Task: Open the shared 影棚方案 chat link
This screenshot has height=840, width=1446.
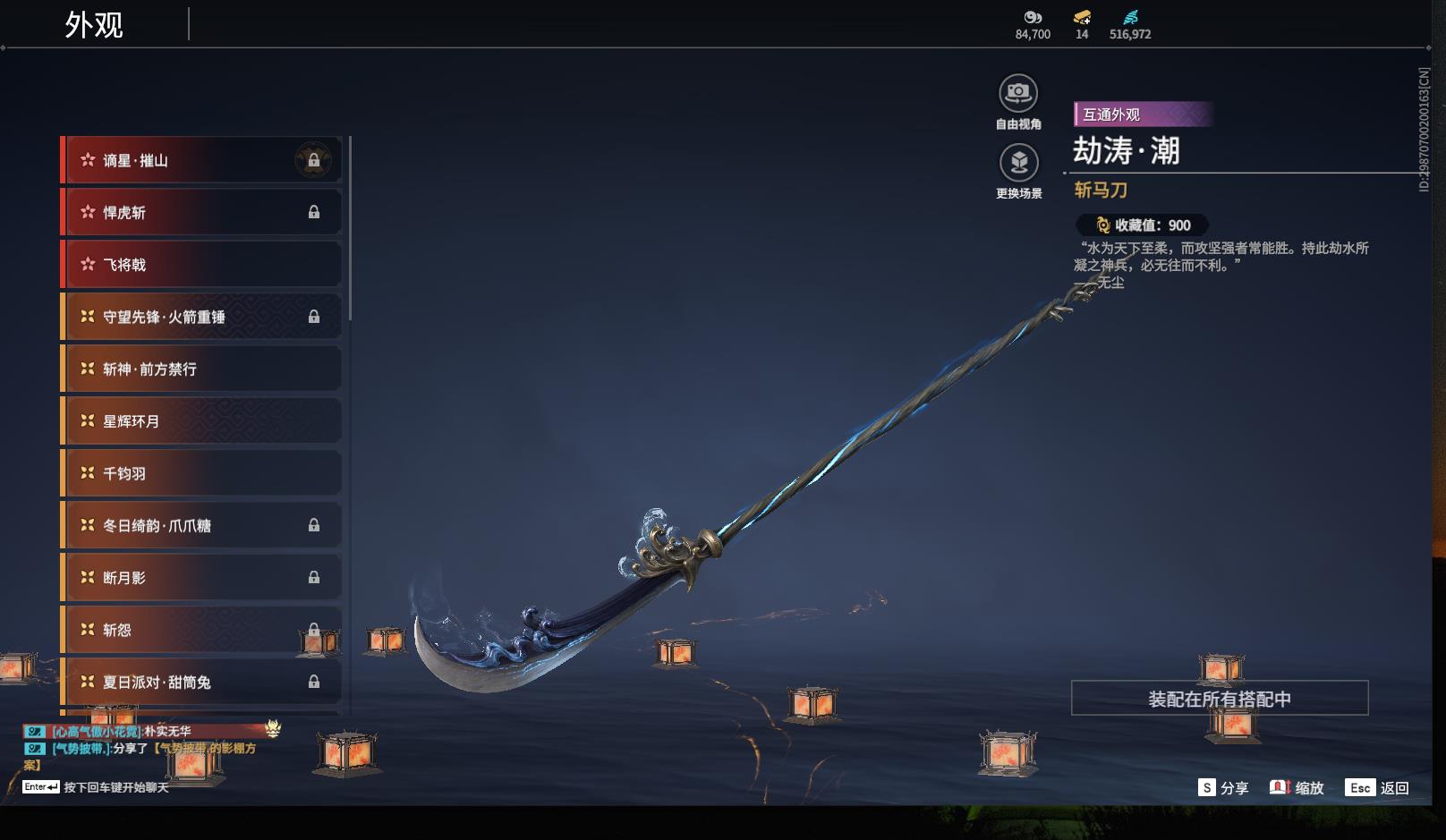Action: (x=204, y=749)
